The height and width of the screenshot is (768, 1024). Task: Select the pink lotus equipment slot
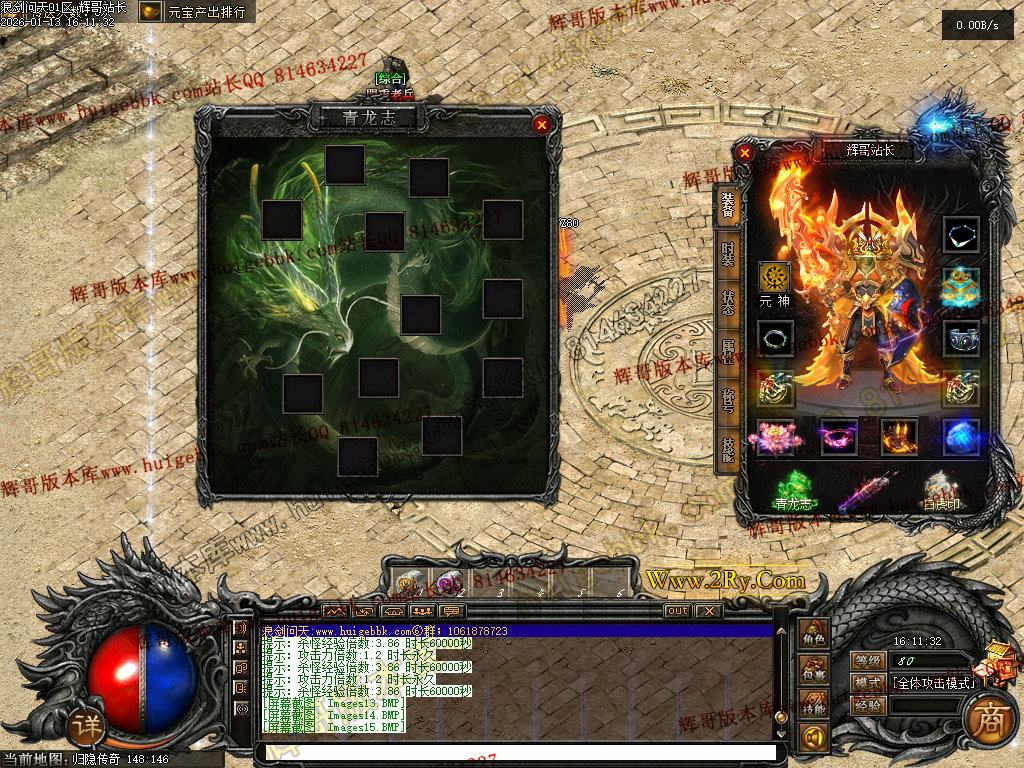pos(774,438)
